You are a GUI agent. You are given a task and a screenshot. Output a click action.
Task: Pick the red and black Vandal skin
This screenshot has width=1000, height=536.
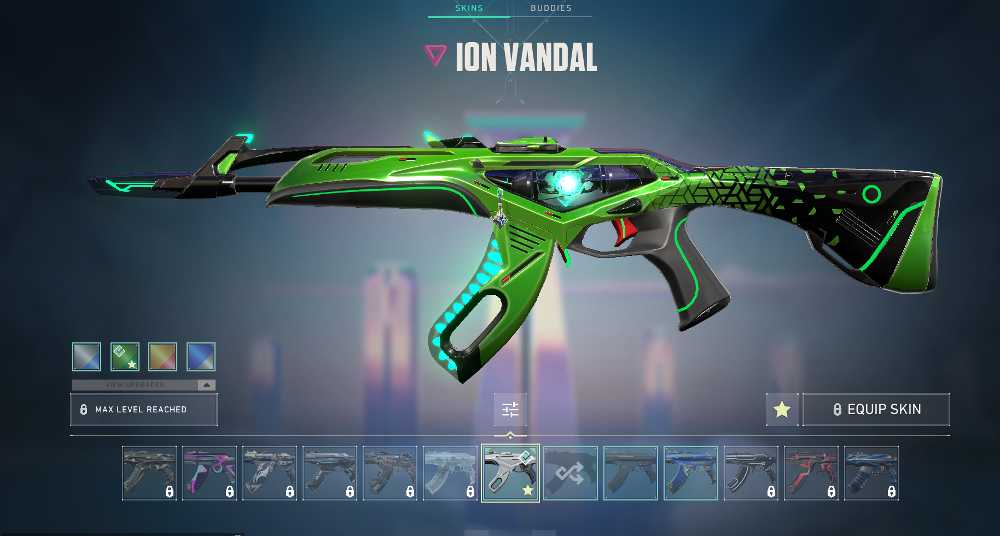click(x=811, y=473)
